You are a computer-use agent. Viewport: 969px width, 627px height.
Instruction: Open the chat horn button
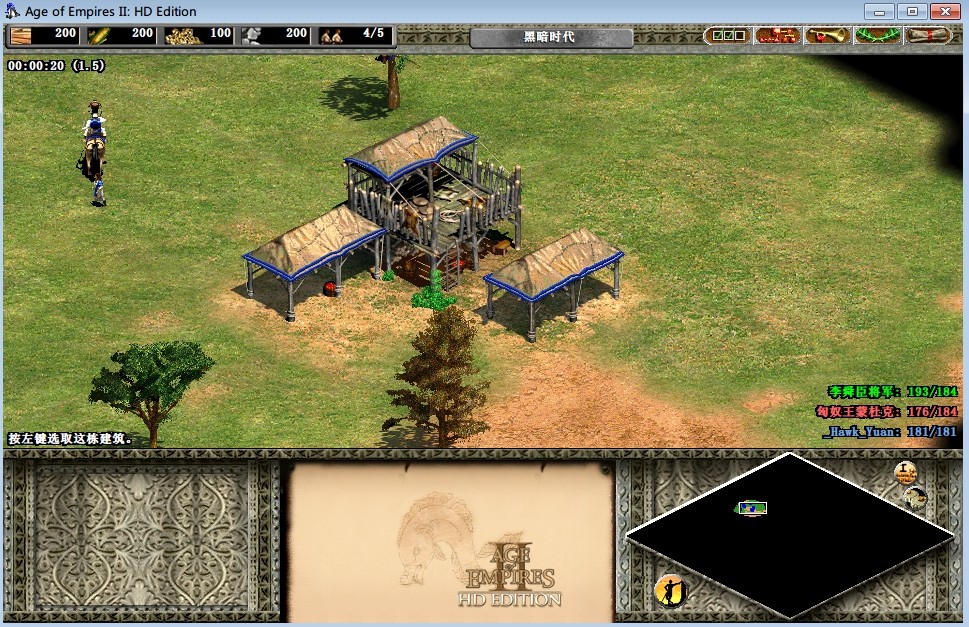point(827,36)
